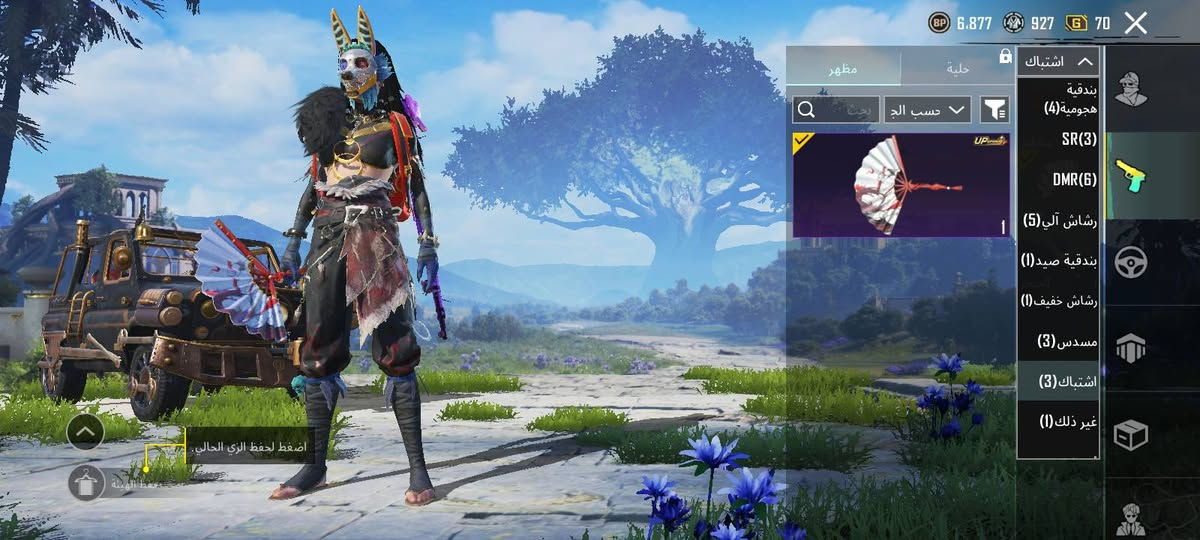Collapse the اشتباك category header
Viewport: 1200px width, 540px height.
tap(1058, 62)
